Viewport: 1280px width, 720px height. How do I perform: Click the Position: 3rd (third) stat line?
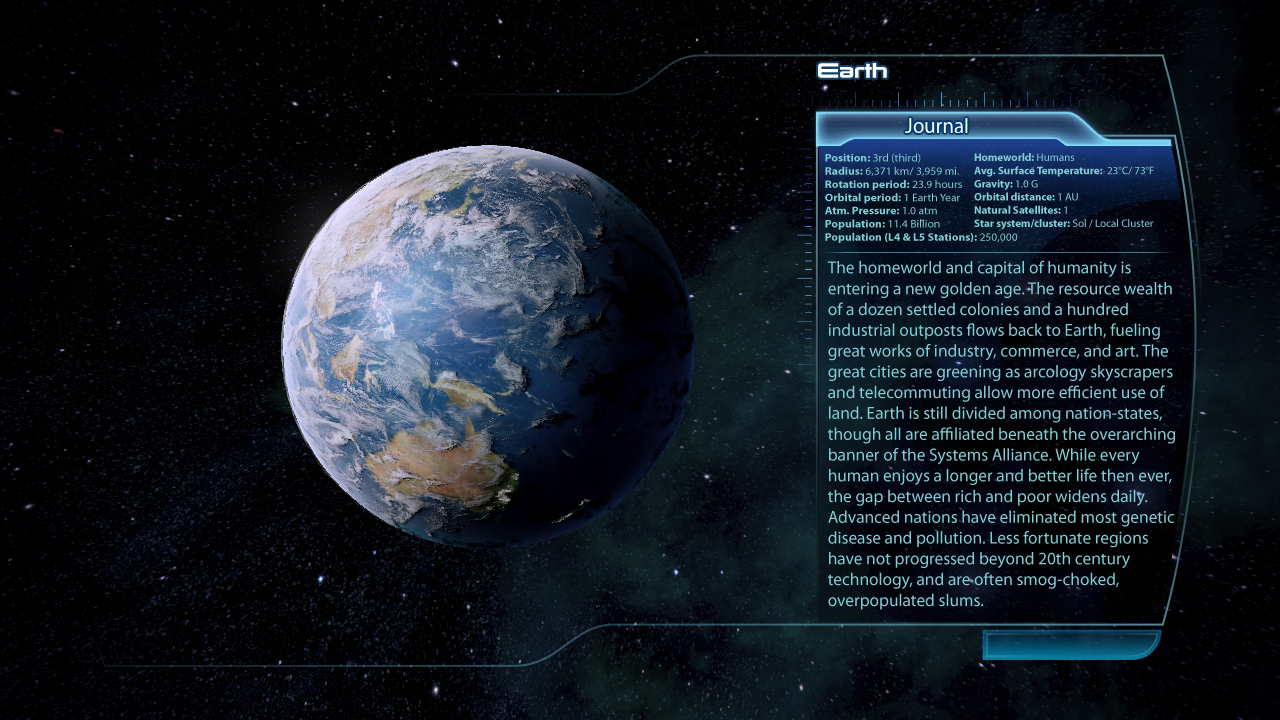click(872, 157)
